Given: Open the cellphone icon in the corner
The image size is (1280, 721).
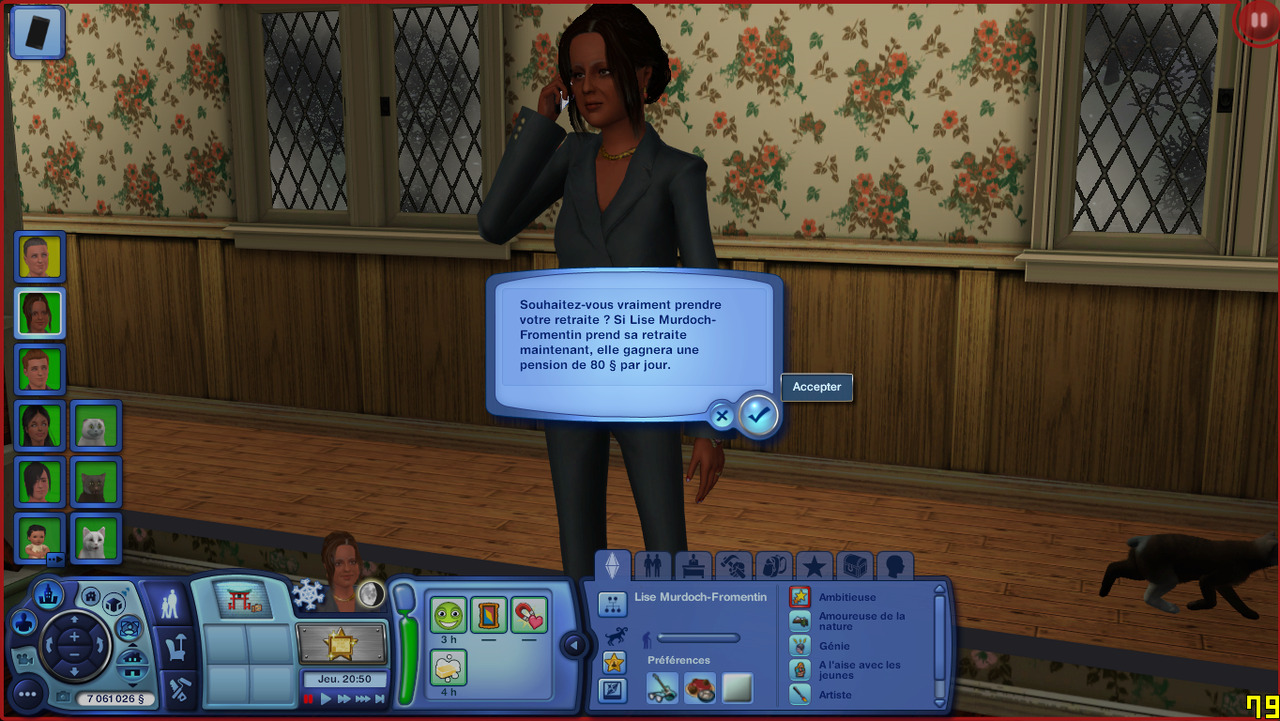Looking at the screenshot, I should 38,31.
